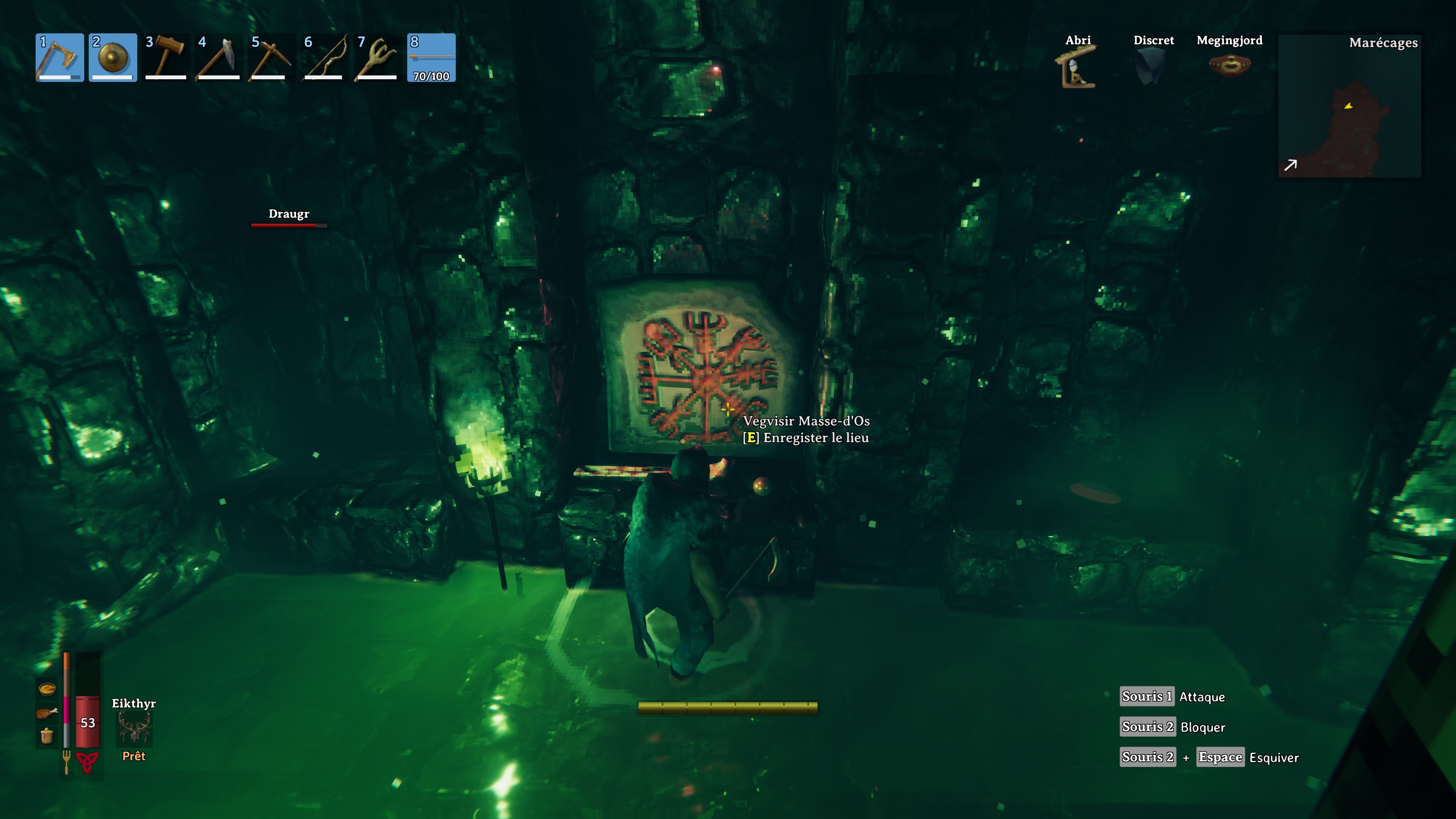Select the Eikthyr forsaken power icon
This screenshot has width=1456, height=819.
click(134, 730)
